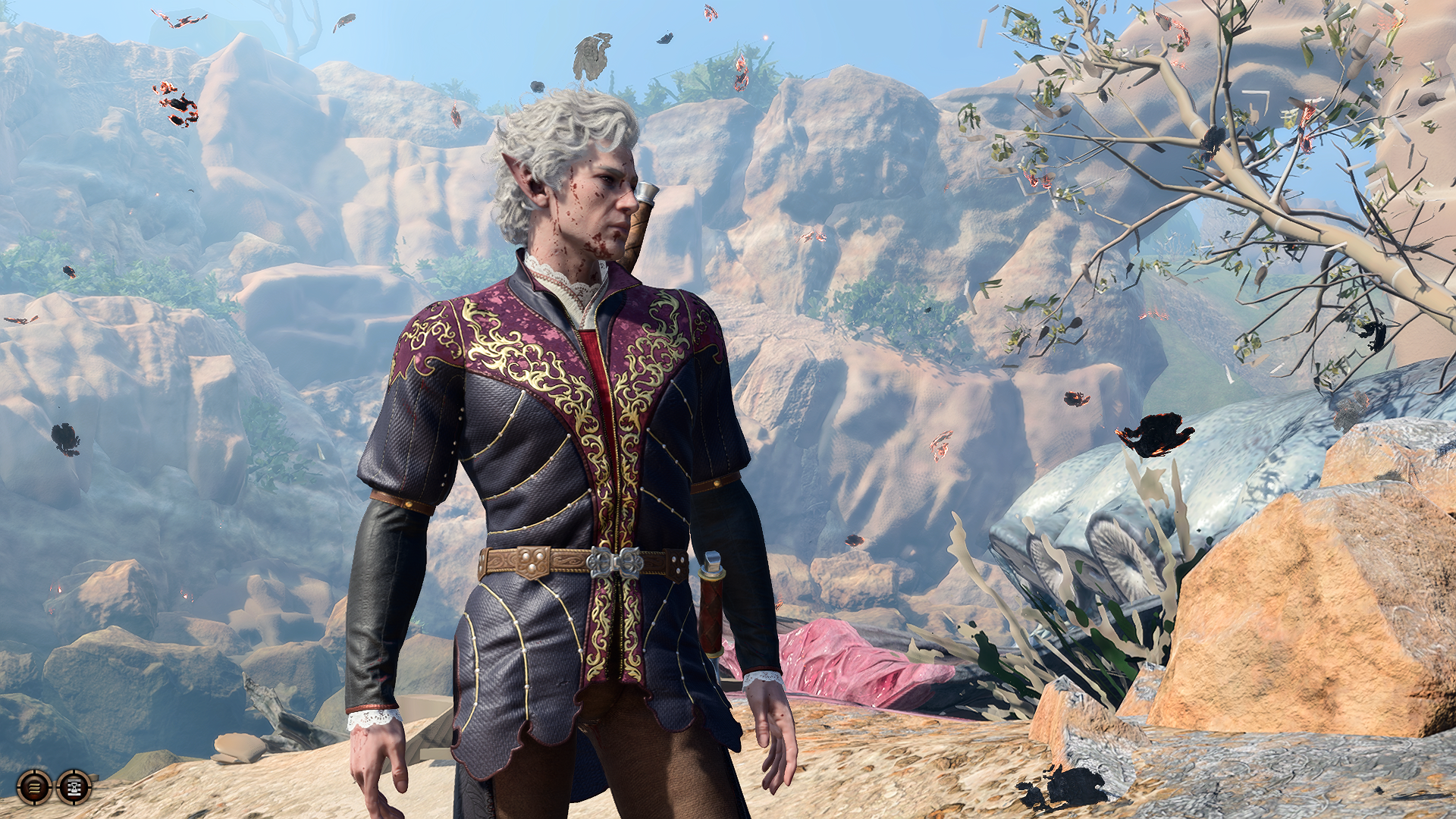The height and width of the screenshot is (819, 1456).
Task: Open the three-line dialogue log button
Action: pyautogui.click(x=35, y=787)
